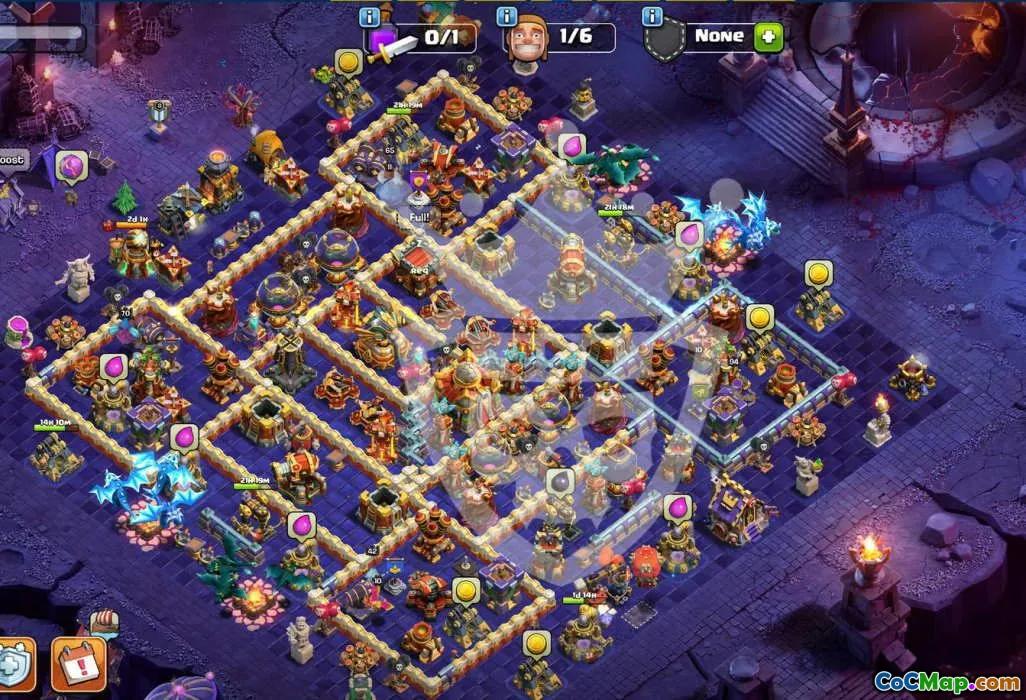Open the shield with cross button

click(x=14, y=665)
